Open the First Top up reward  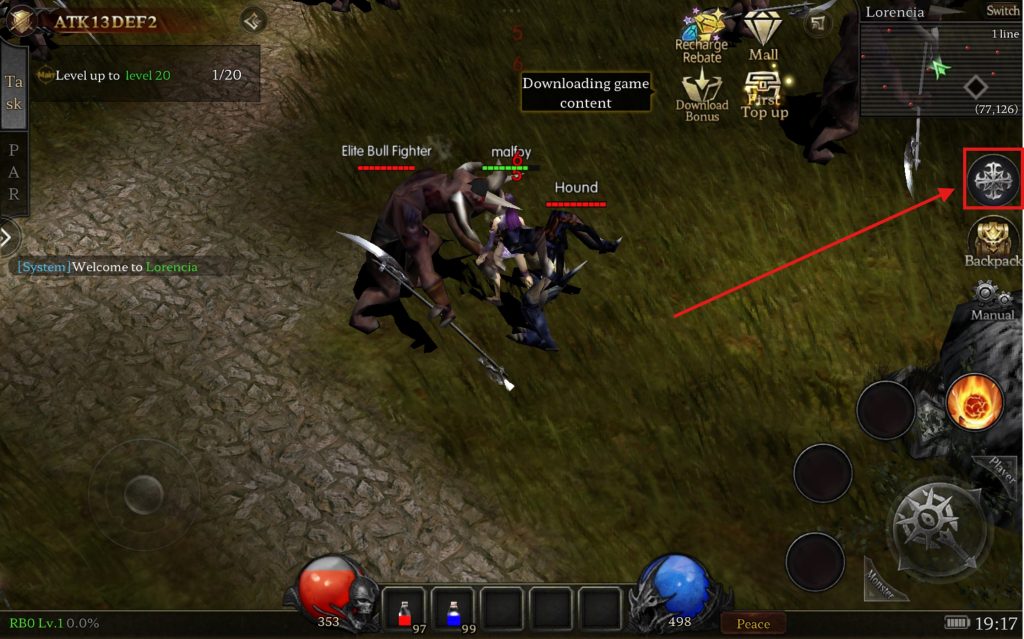pyautogui.click(x=765, y=97)
